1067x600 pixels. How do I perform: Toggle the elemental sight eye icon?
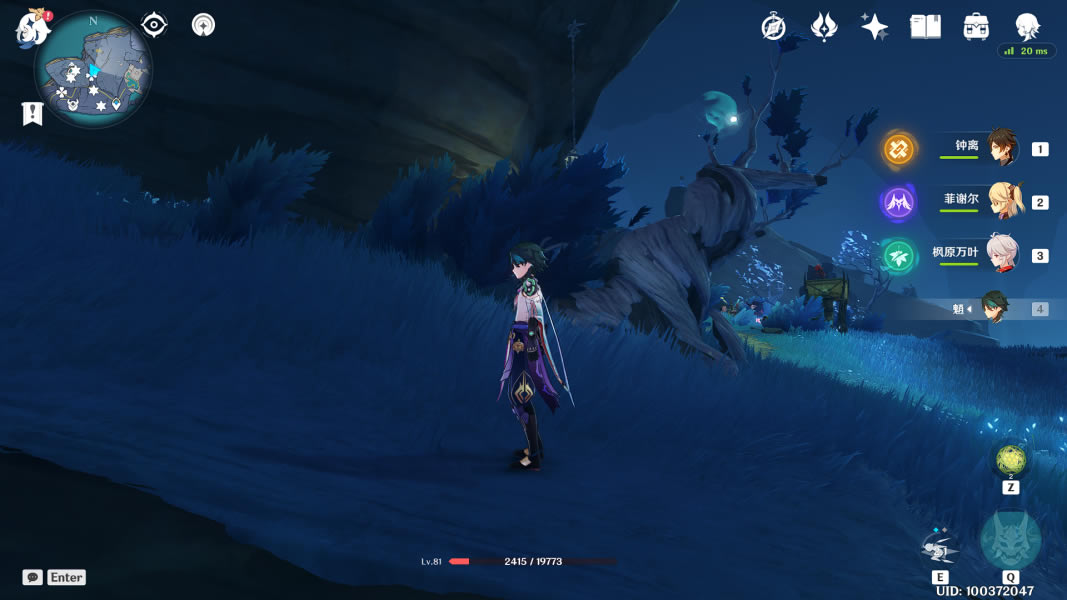point(154,25)
